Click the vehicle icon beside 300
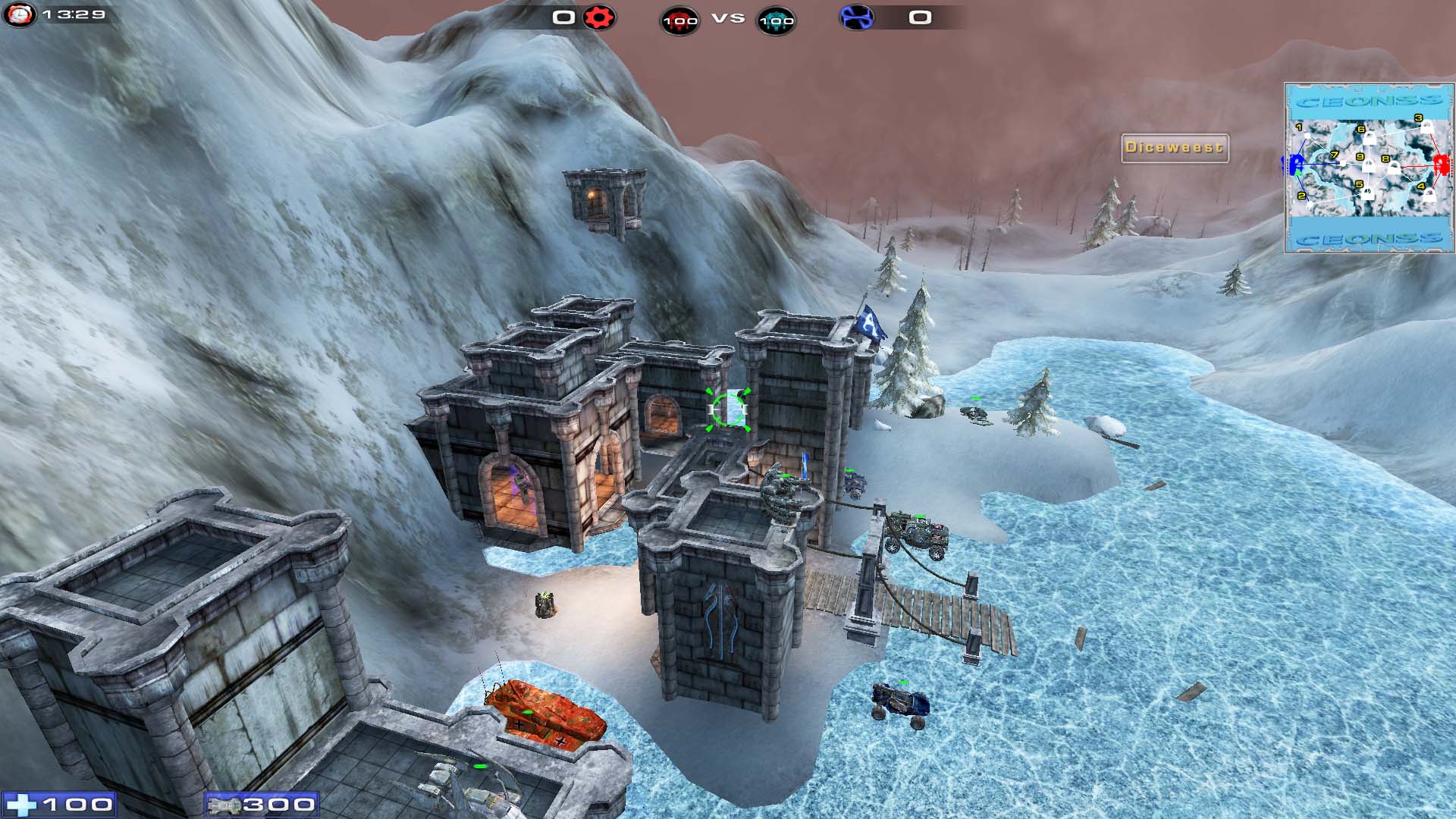Screen dimensions: 1456x819 point(224,805)
